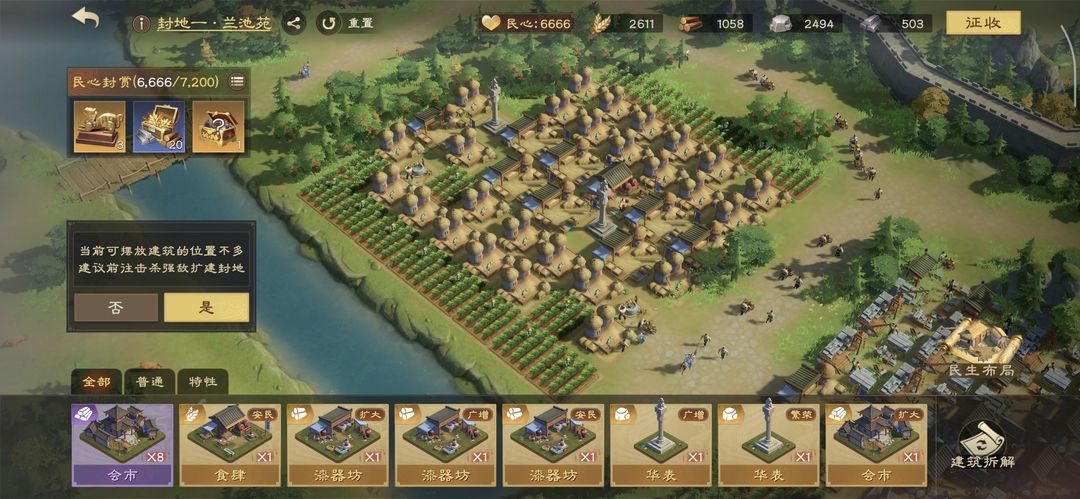1080x499 pixels.
Task: Switch to the 普通 tab
Action: click(x=149, y=382)
